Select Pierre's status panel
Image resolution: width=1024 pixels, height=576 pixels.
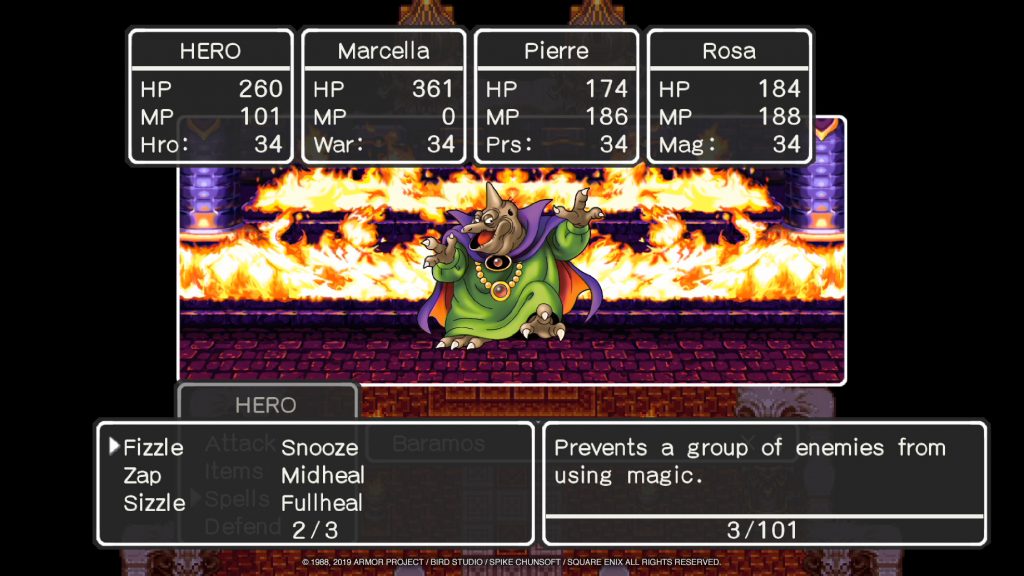click(x=556, y=96)
